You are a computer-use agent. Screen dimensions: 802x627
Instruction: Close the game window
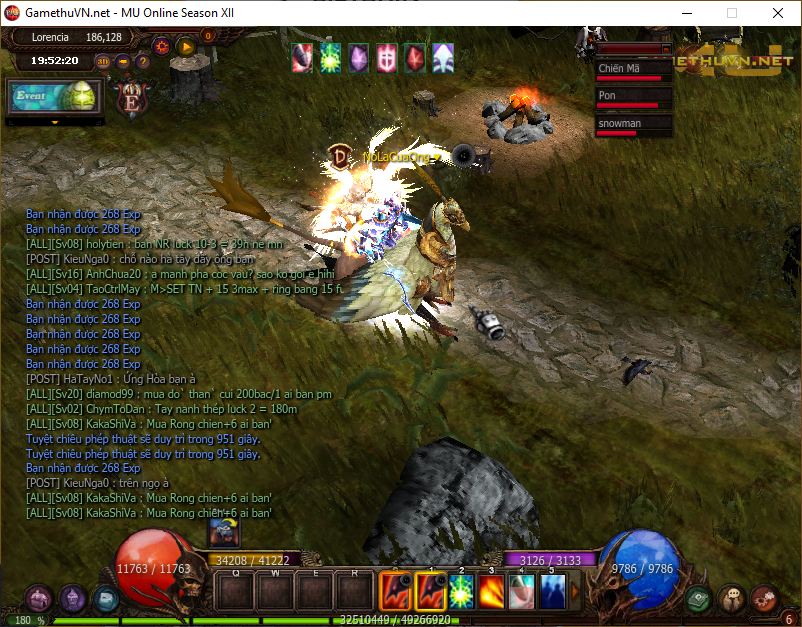[x=777, y=13]
